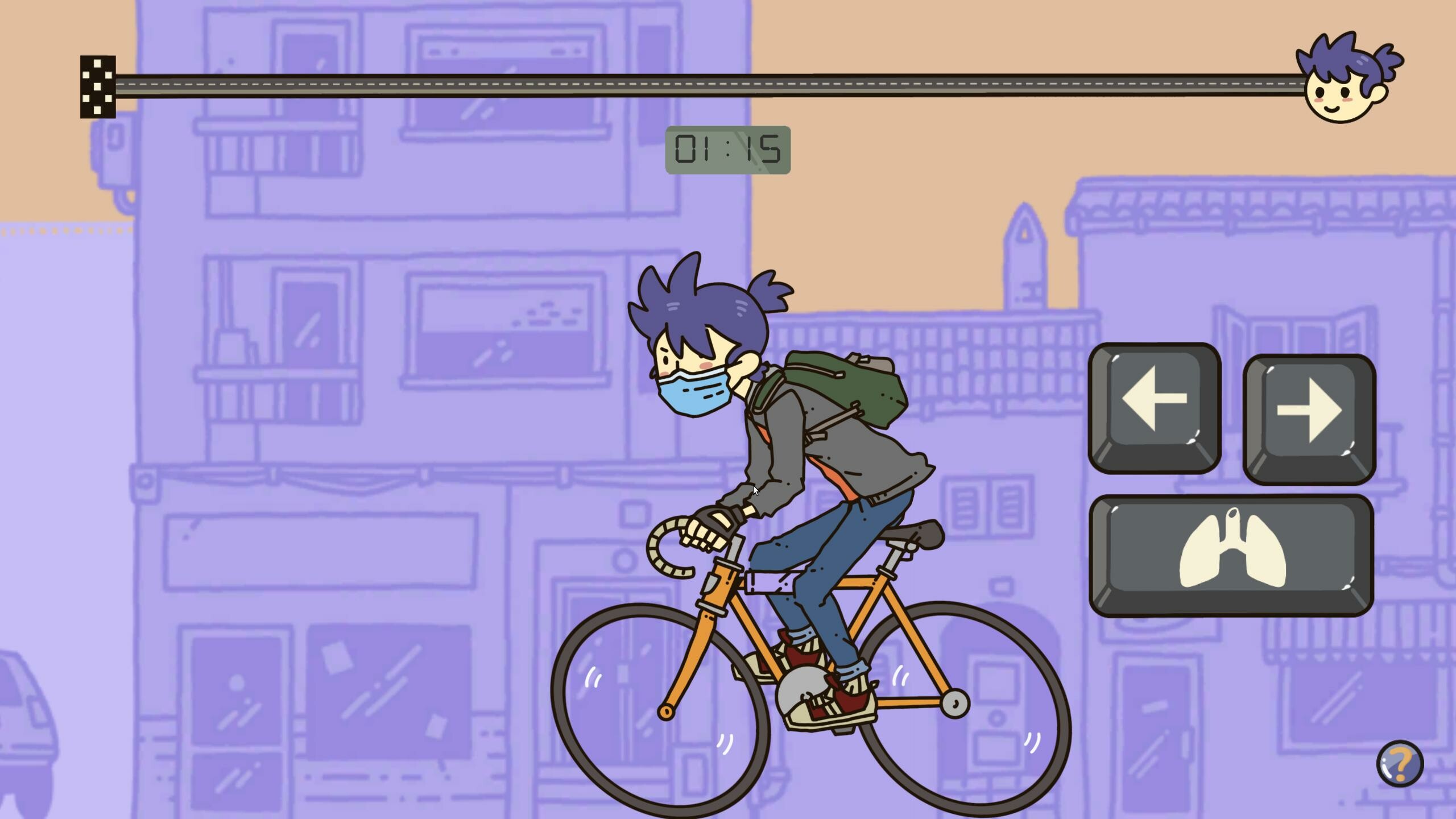This screenshot has width=1456, height=819.
Task: Tap the digital timer showing 01:15
Action: tap(728, 150)
